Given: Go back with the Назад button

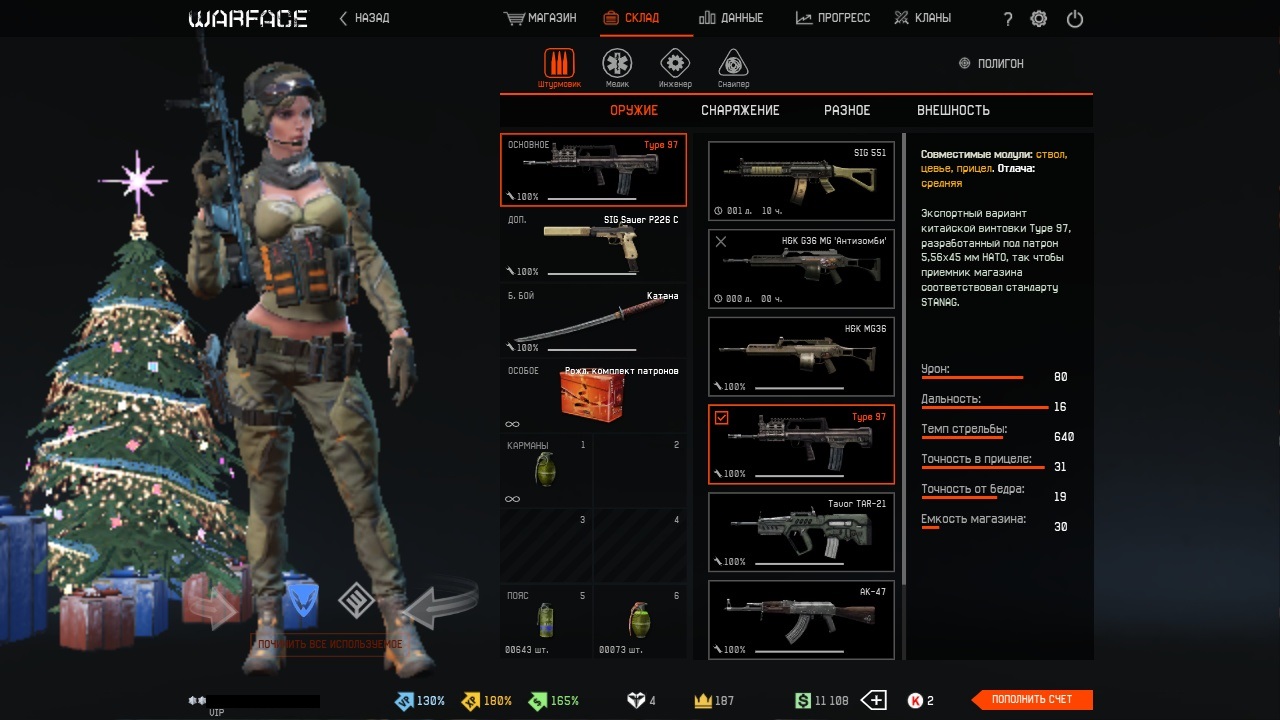Looking at the screenshot, I should (x=365, y=18).
